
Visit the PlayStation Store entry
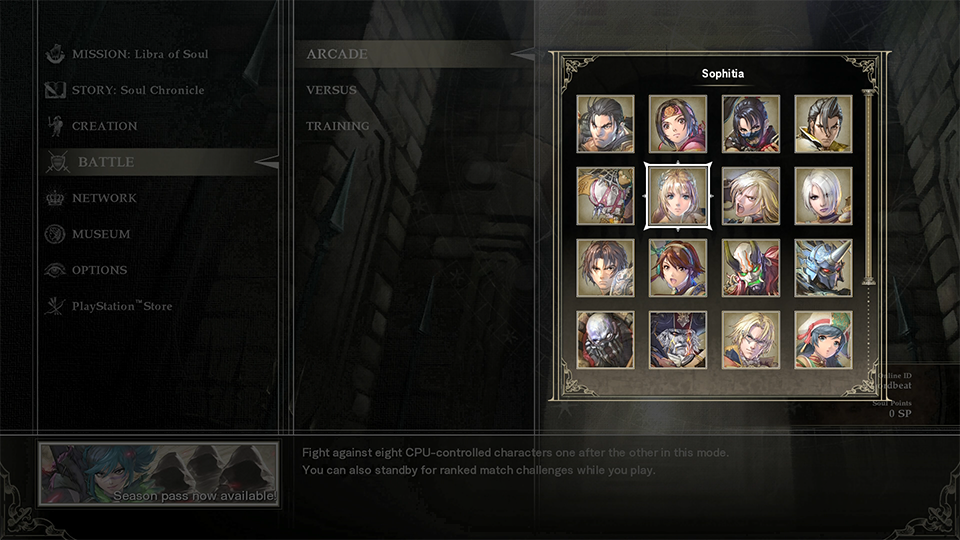[121, 306]
